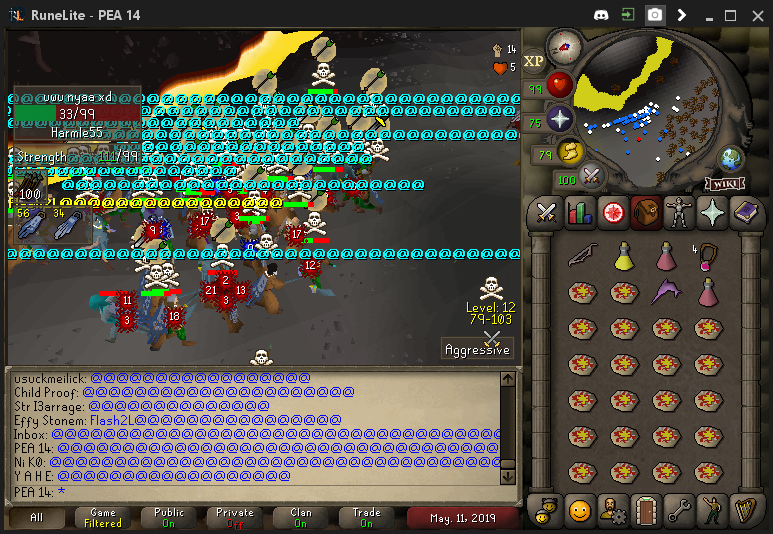Click the amulet of glory in inventory
This screenshot has width=773, height=534.
click(x=707, y=256)
